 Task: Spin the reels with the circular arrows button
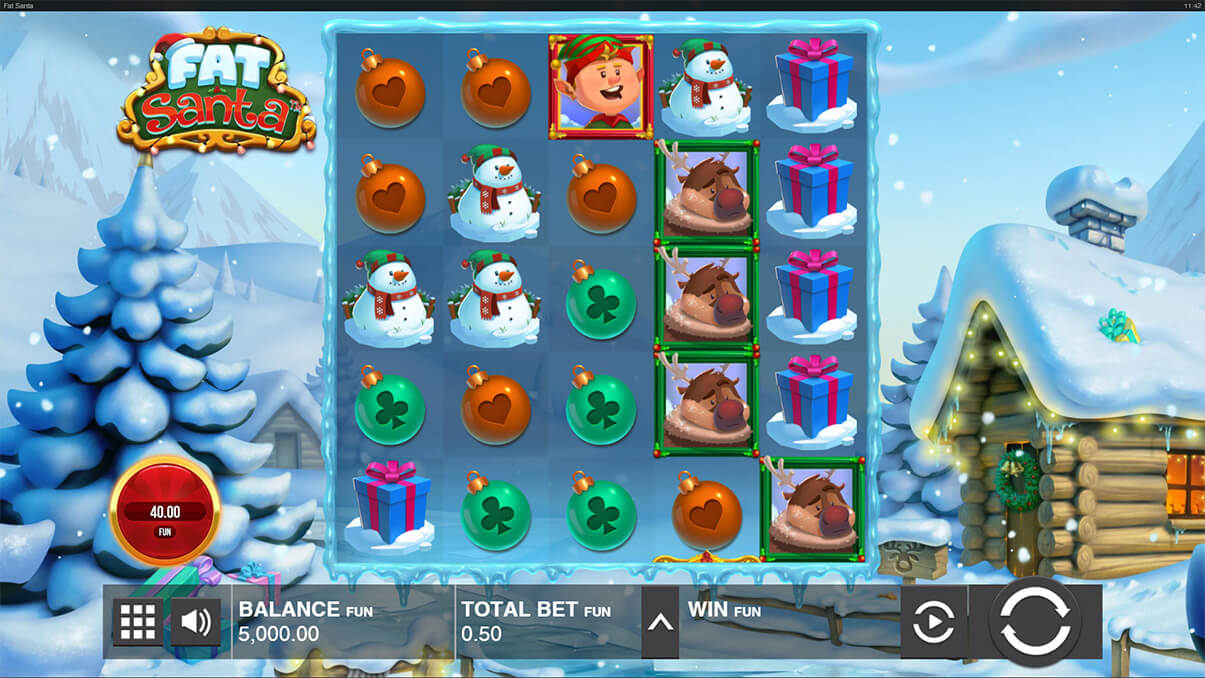click(1034, 621)
